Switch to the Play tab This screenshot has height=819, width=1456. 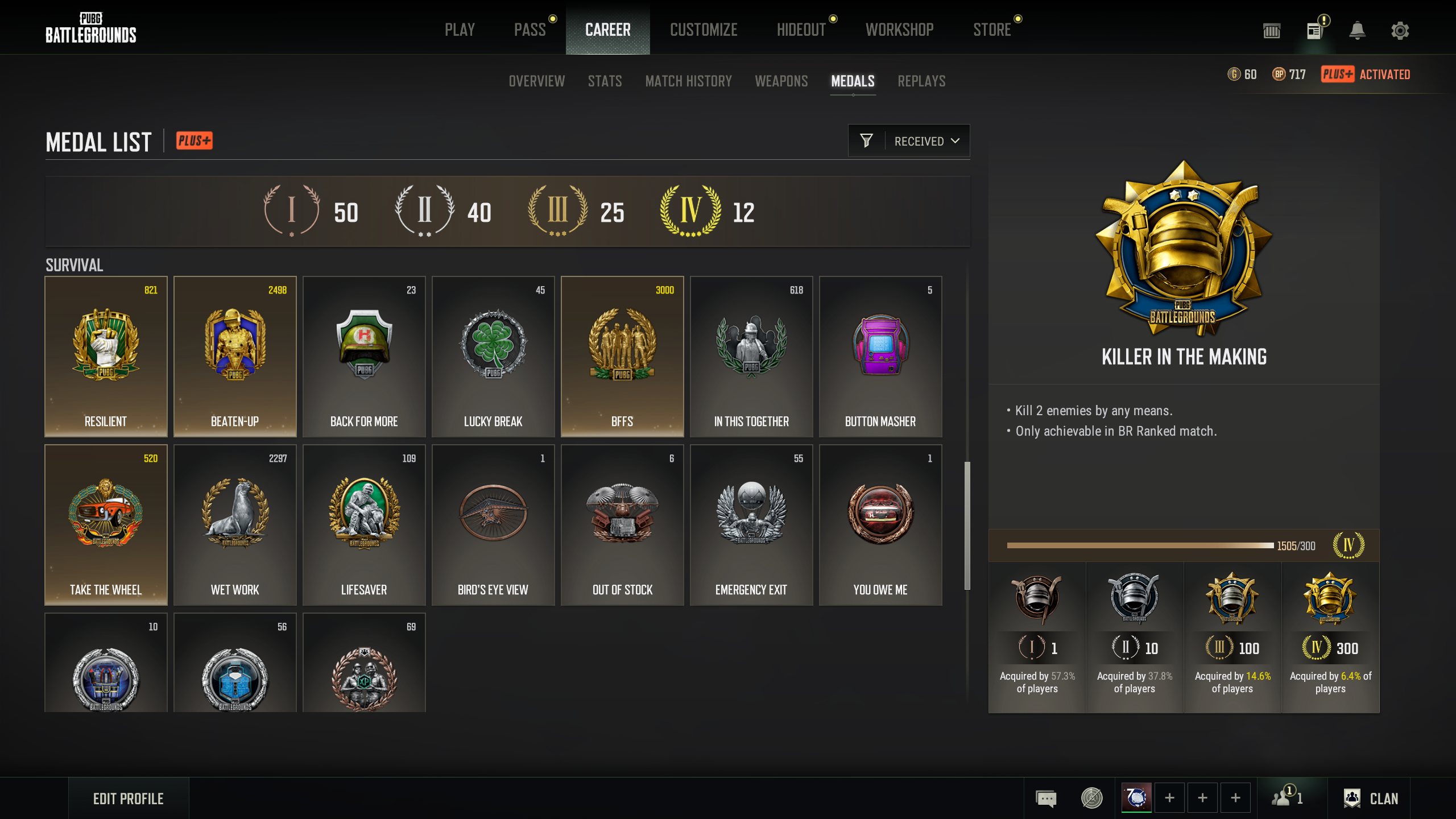point(460,30)
